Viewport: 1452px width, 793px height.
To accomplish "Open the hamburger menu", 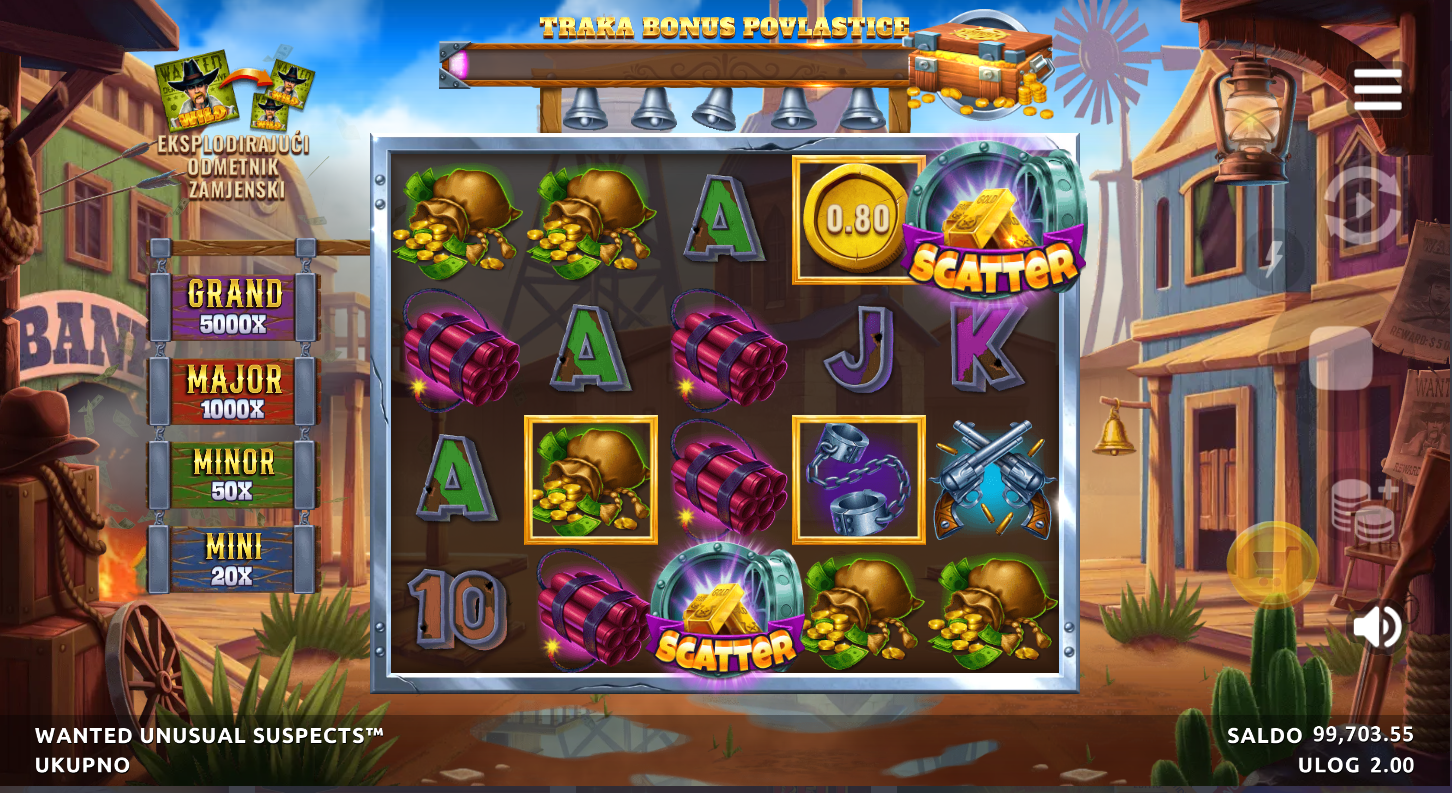I will tap(1377, 91).
